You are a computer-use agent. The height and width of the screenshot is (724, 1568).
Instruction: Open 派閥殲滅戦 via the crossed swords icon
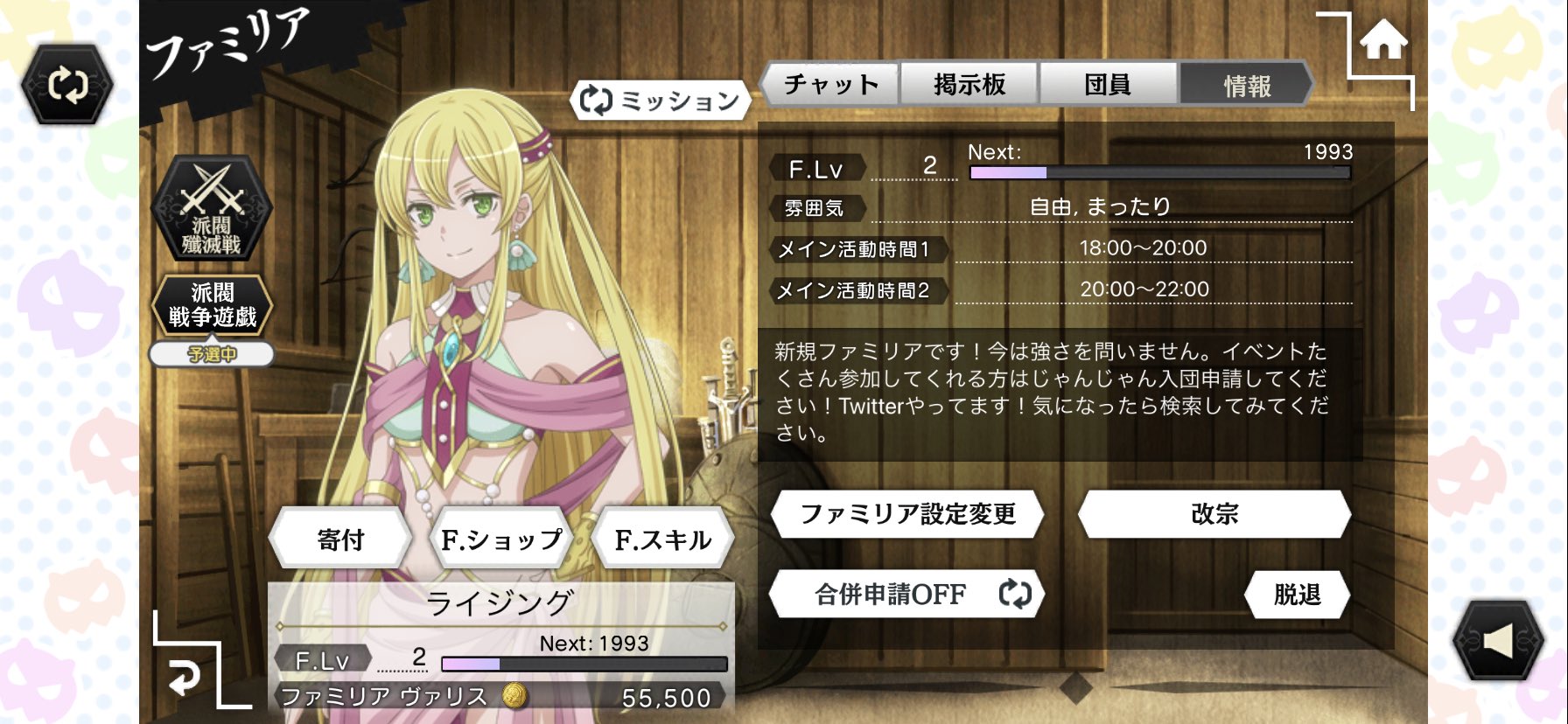(211, 210)
